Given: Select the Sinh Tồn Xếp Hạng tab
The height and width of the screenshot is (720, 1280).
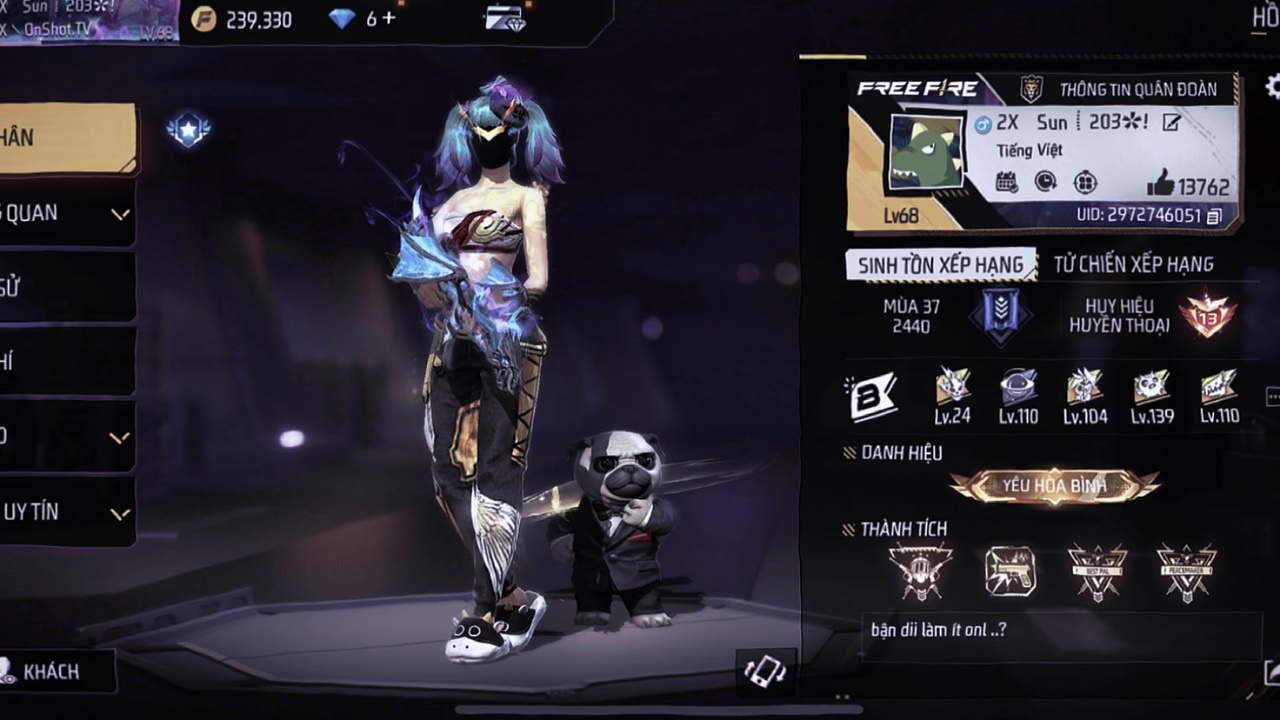Looking at the screenshot, I should (x=940, y=264).
